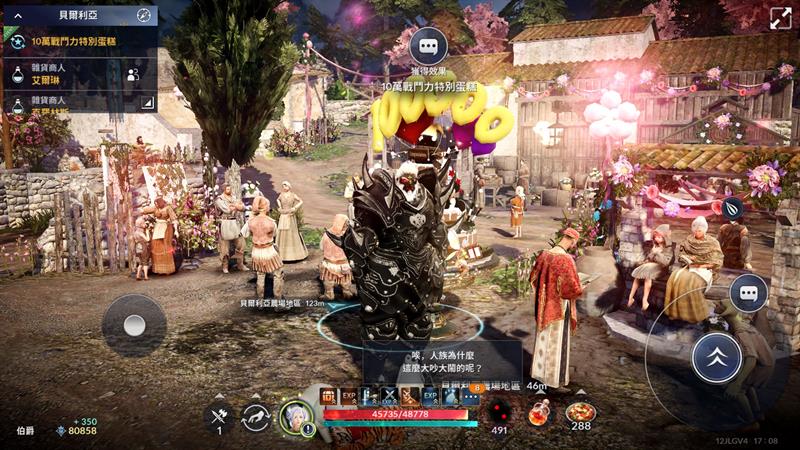This screenshot has width=800, height=450.
Task: Tap the feather icon near the villagers
Action: click(733, 208)
